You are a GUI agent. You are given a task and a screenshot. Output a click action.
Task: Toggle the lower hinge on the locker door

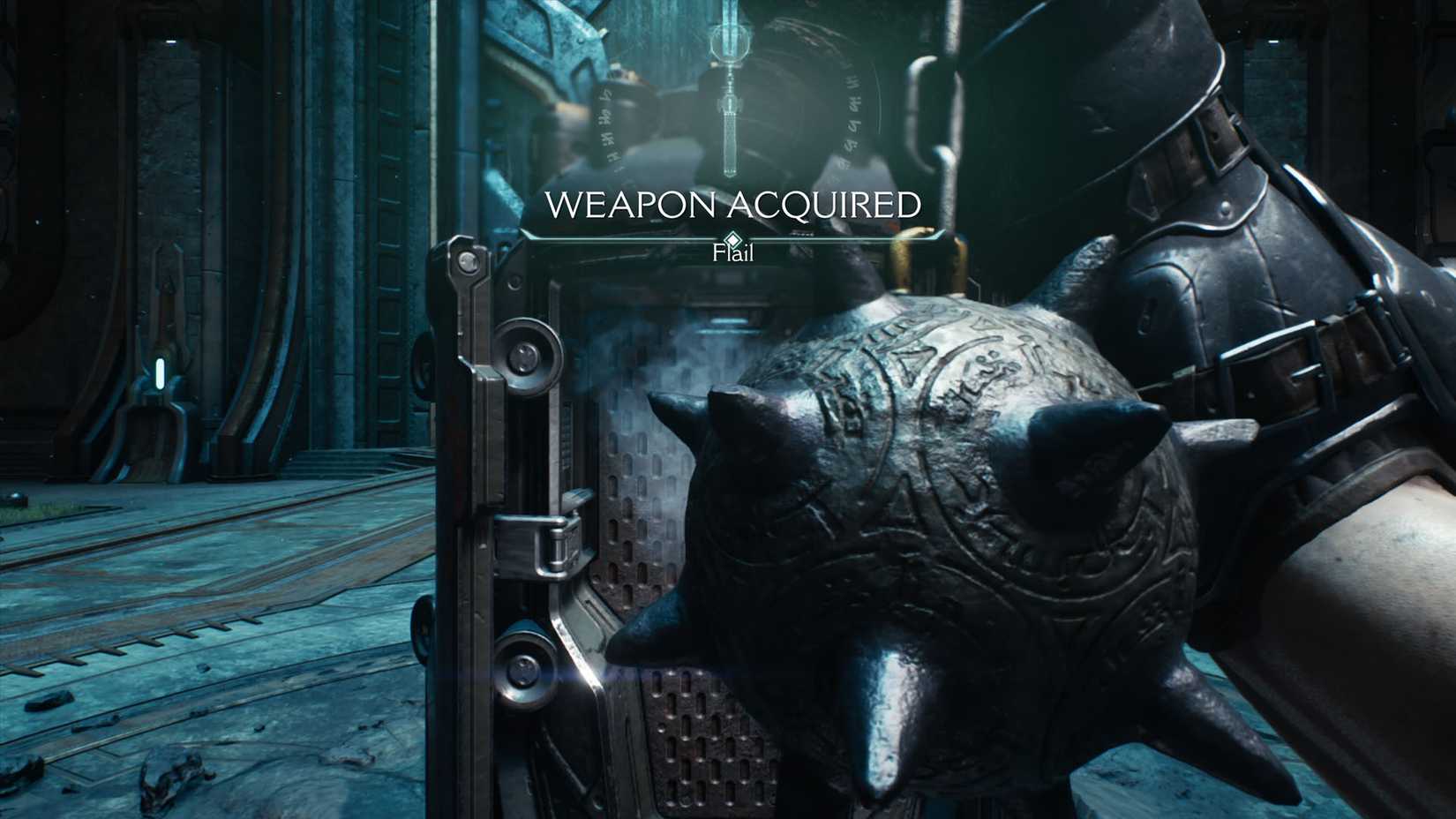click(x=525, y=671)
